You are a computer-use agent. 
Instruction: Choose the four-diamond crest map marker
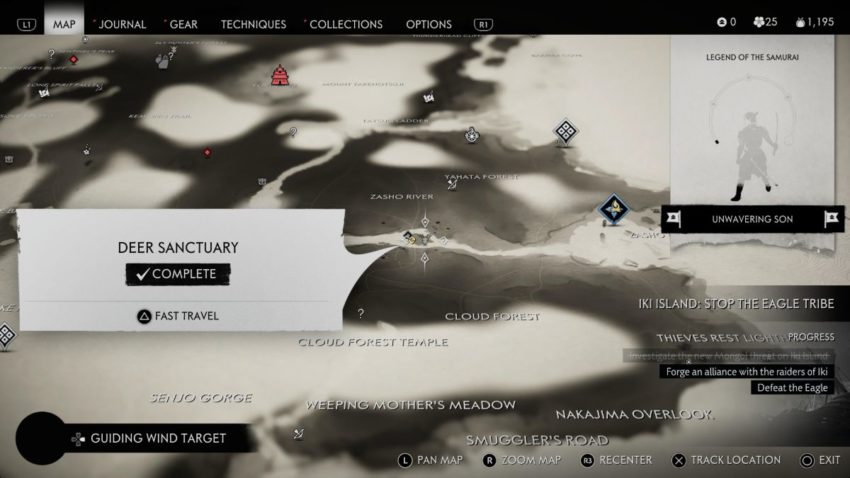567,131
